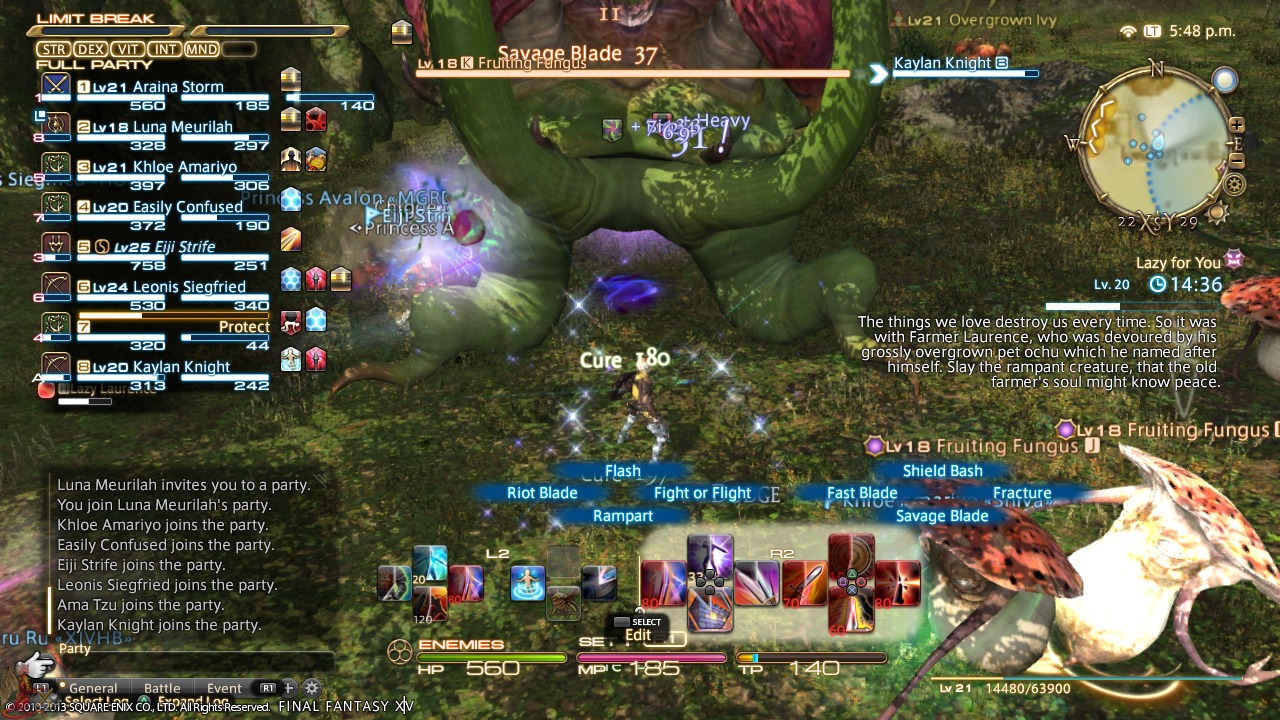Click the Enemies list emblem
This screenshot has height=720, width=1280.
397,653
